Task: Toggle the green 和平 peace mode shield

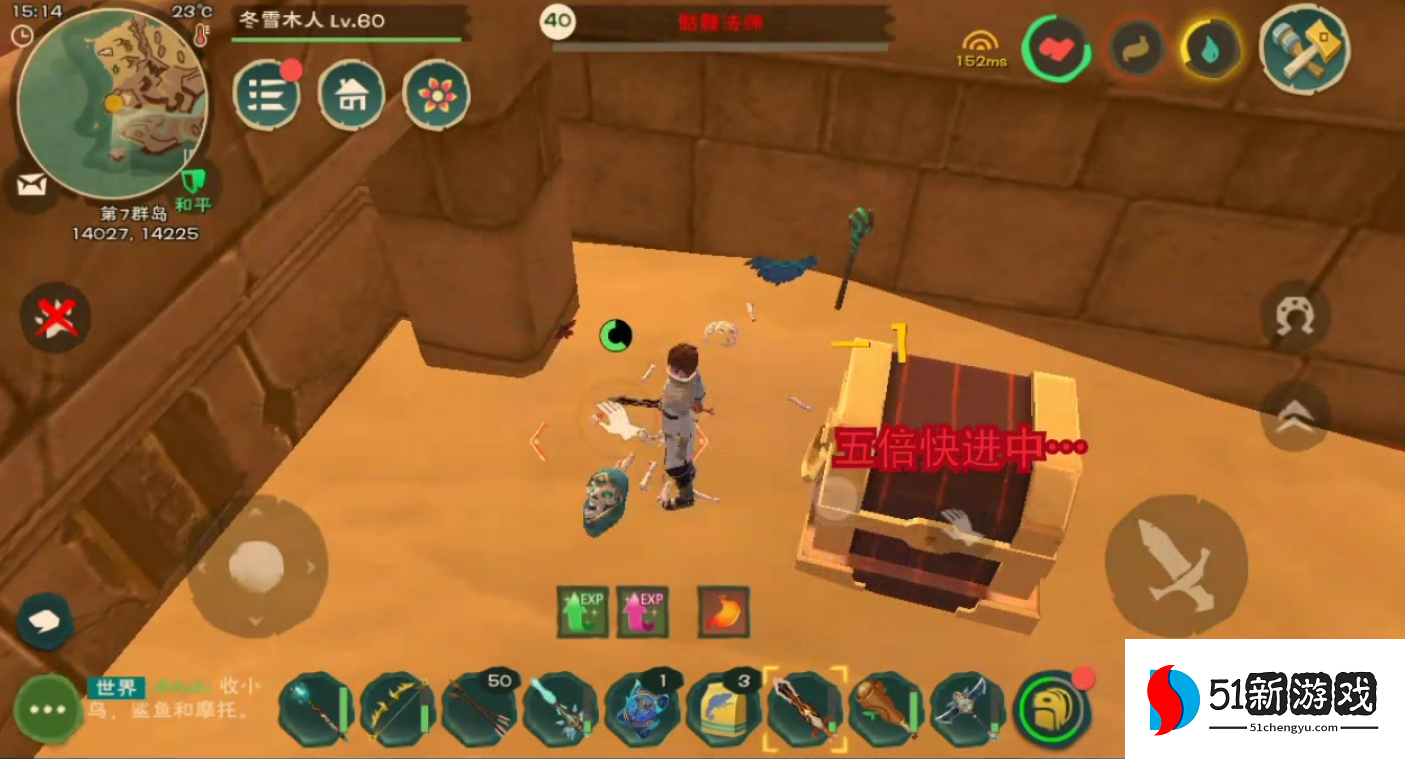Action: click(x=193, y=184)
